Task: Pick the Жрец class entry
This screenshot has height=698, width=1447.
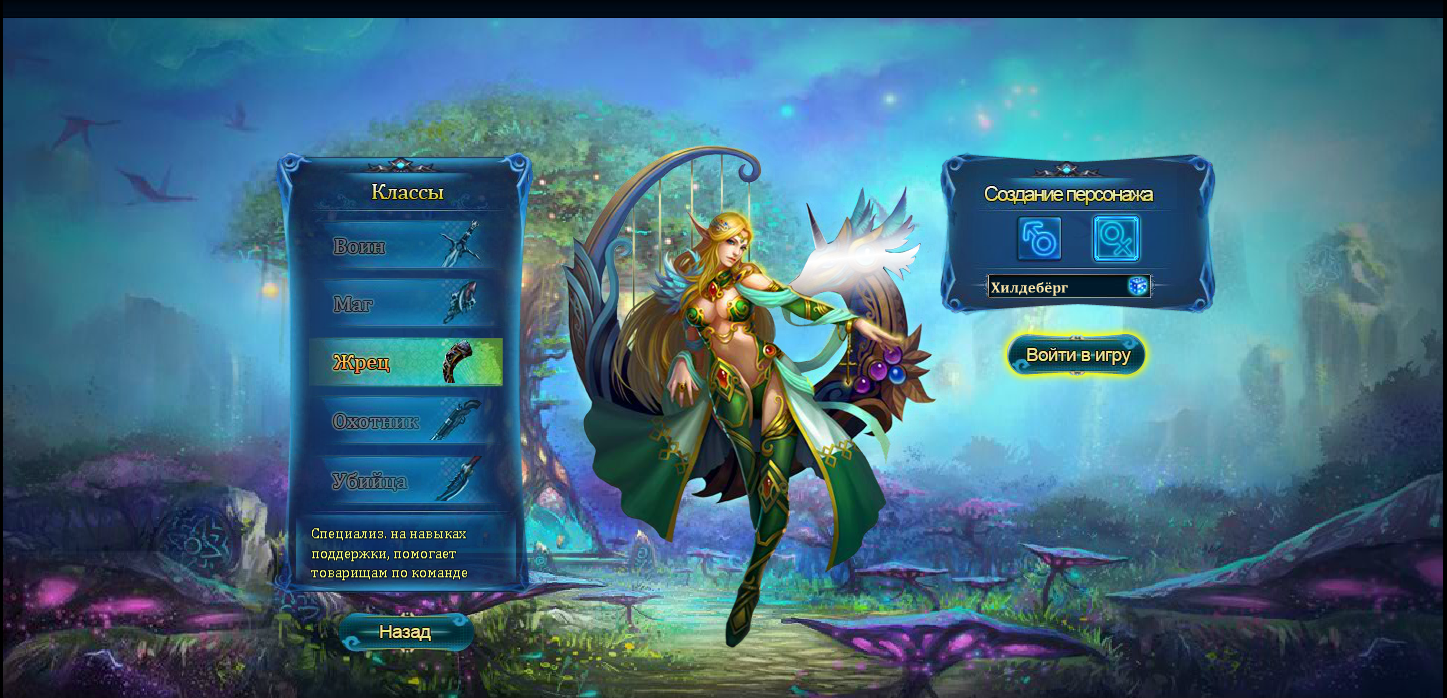Action: 405,362
